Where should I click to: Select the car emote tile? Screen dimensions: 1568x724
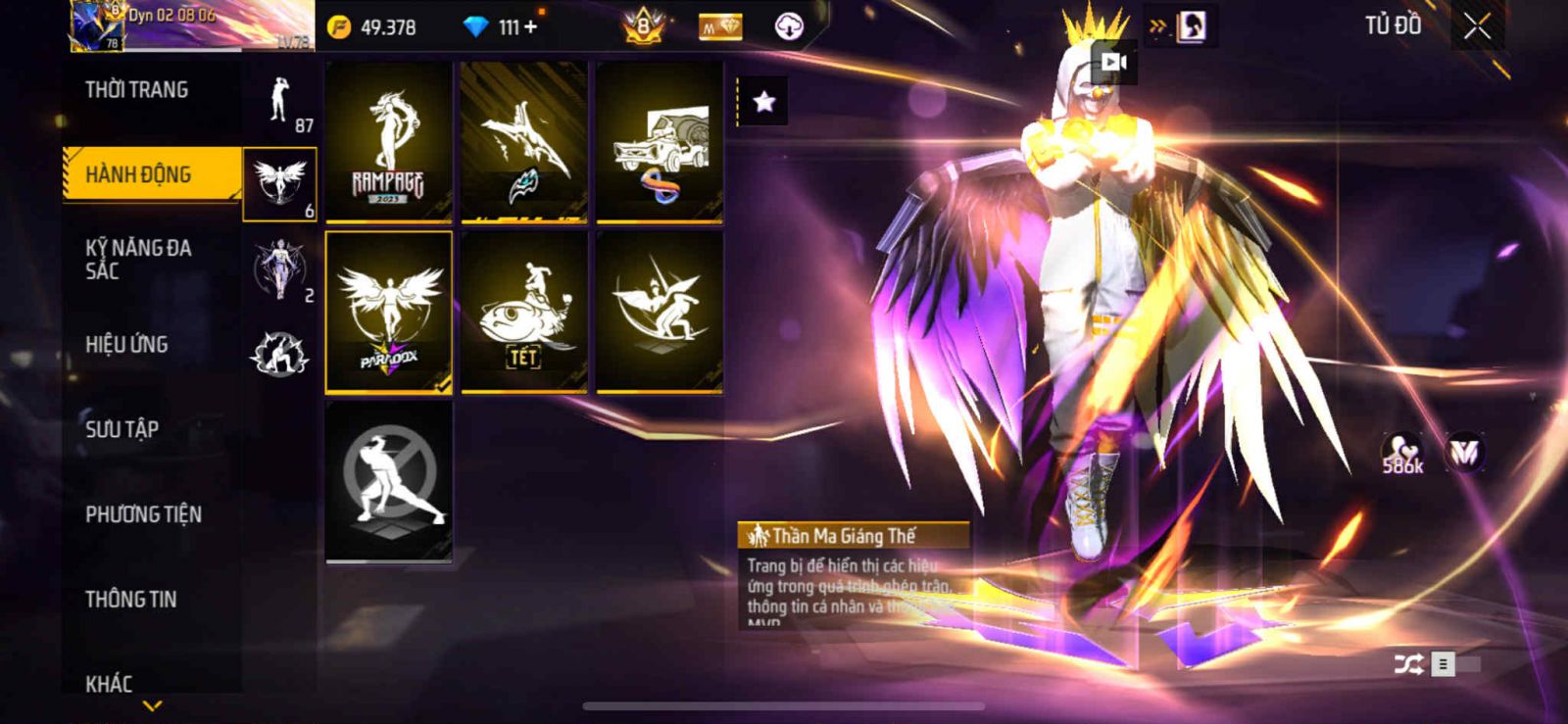coord(660,141)
